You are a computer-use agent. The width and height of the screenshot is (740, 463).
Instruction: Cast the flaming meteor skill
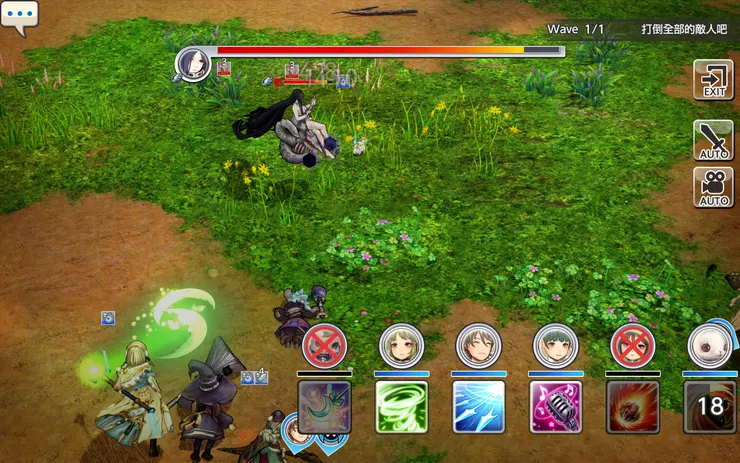pyautogui.click(x=632, y=406)
